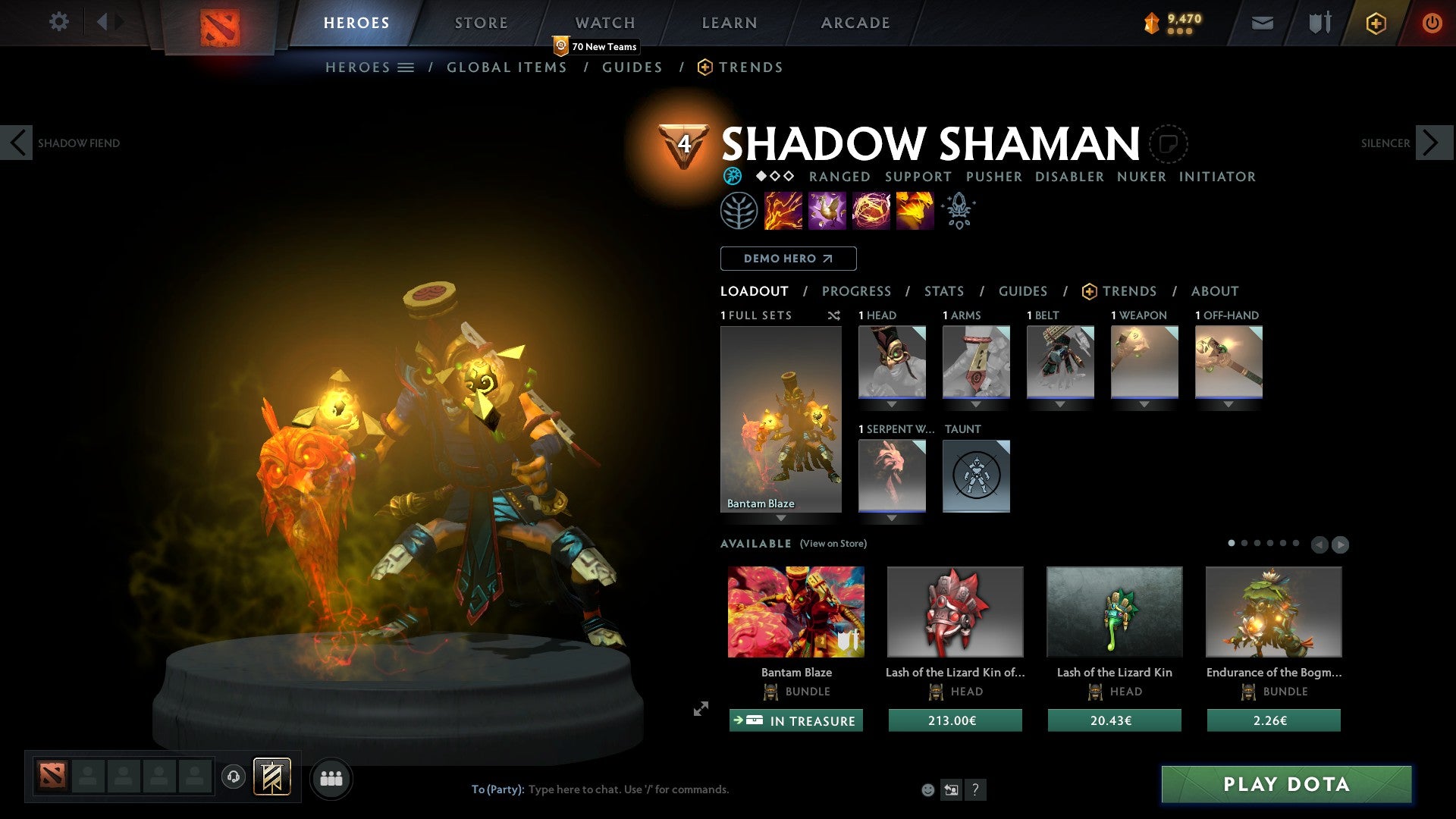Image resolution: width=1456 pixels, height=819 pixels.
Task: Click the DEMO HERO button
Action: point(788,258)
